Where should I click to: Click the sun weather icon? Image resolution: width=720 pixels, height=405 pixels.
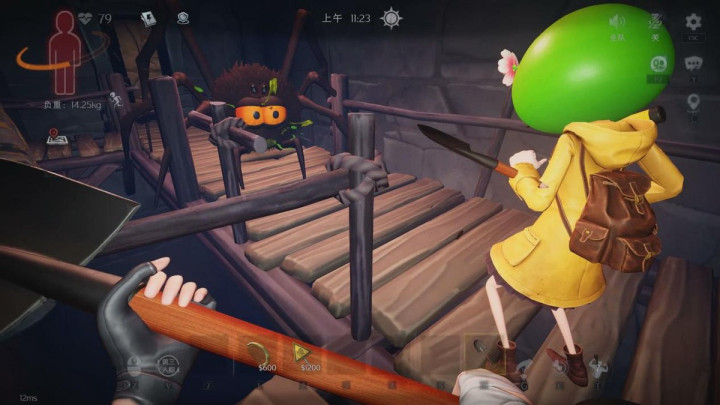[x=392, y=18]
